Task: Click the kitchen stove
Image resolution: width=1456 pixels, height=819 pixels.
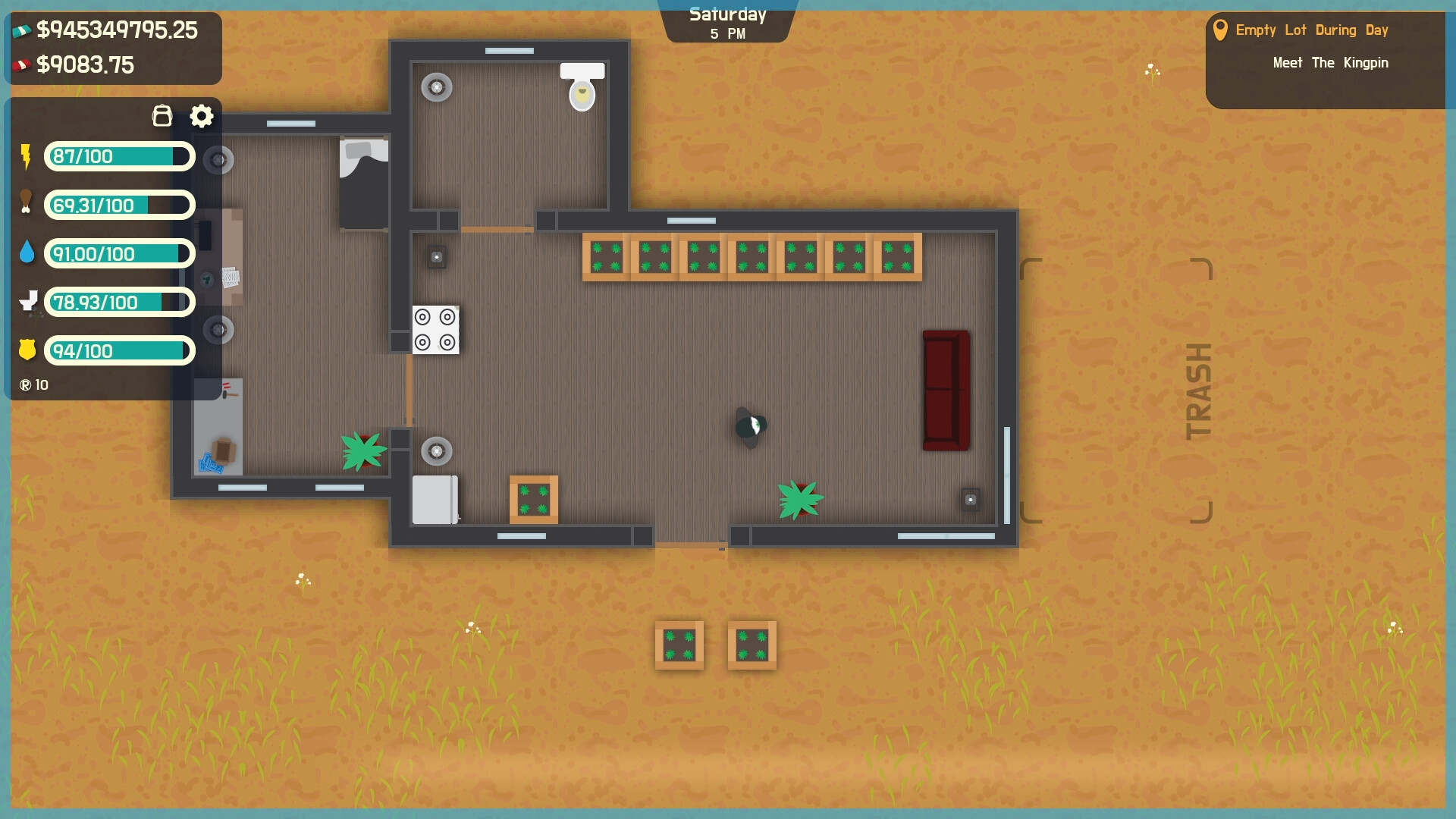Action: click(x=435, y=331)
